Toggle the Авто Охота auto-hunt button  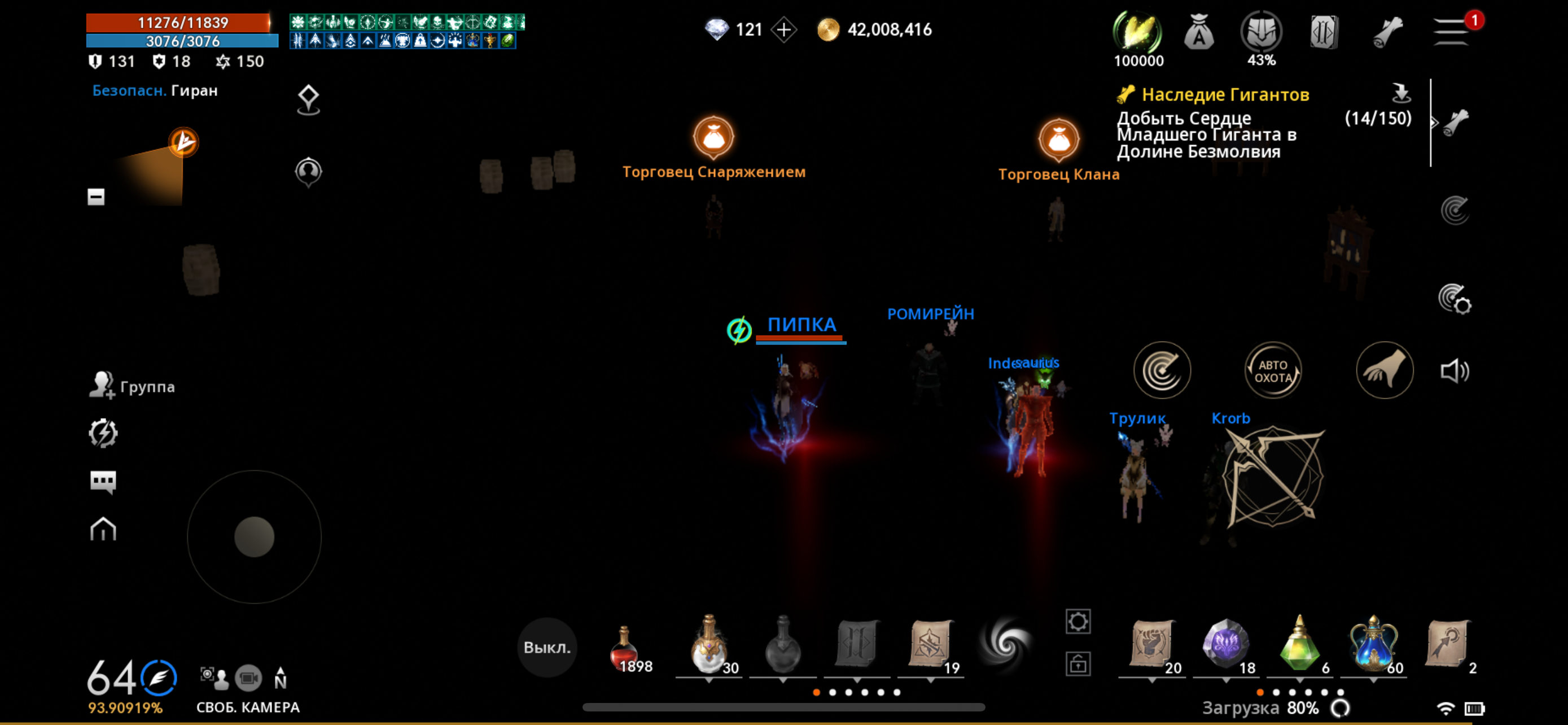pyautogui.click(x=1272, y=371)
